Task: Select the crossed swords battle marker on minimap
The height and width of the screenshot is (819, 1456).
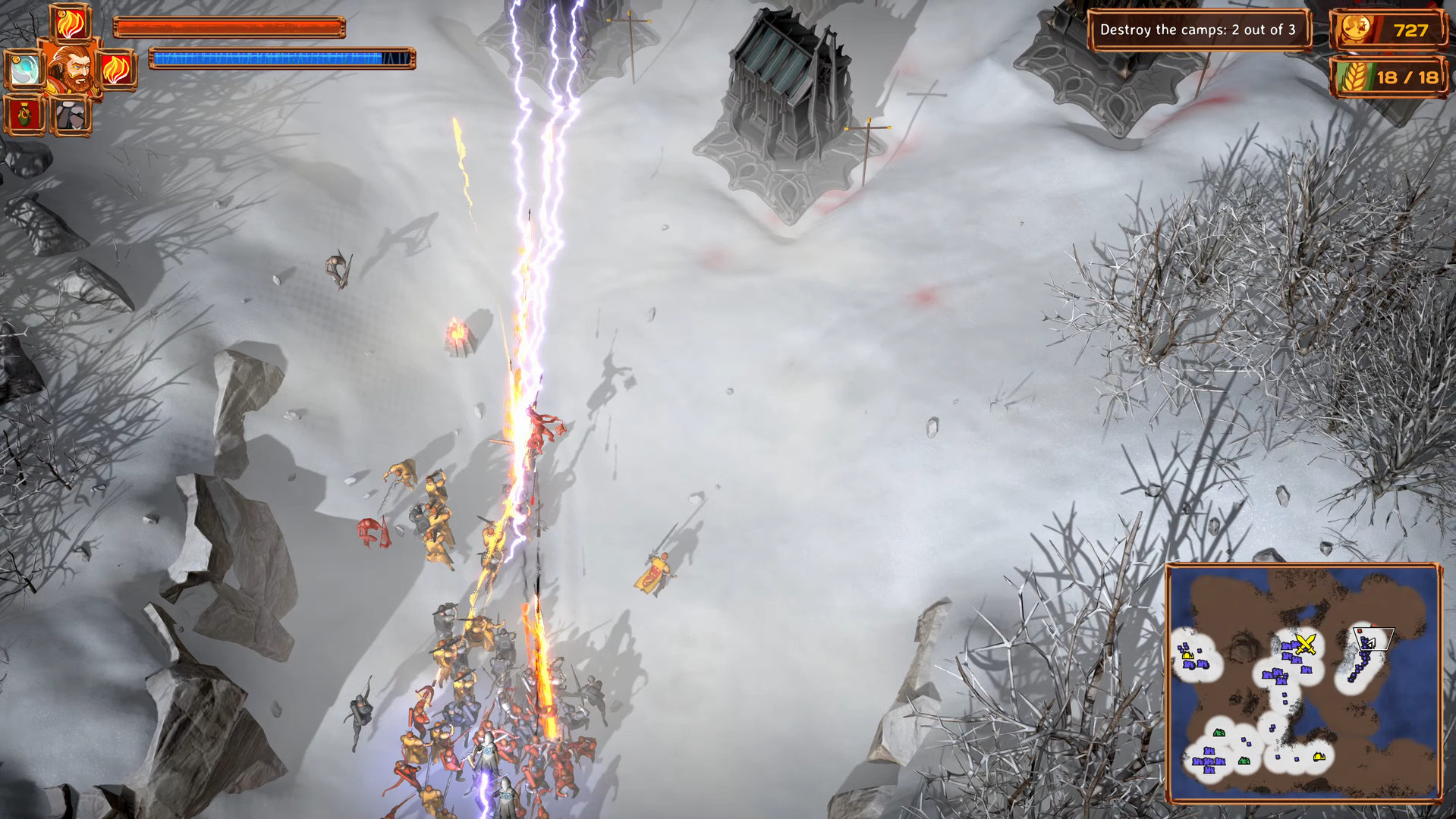Action: tap(1306, 644)
